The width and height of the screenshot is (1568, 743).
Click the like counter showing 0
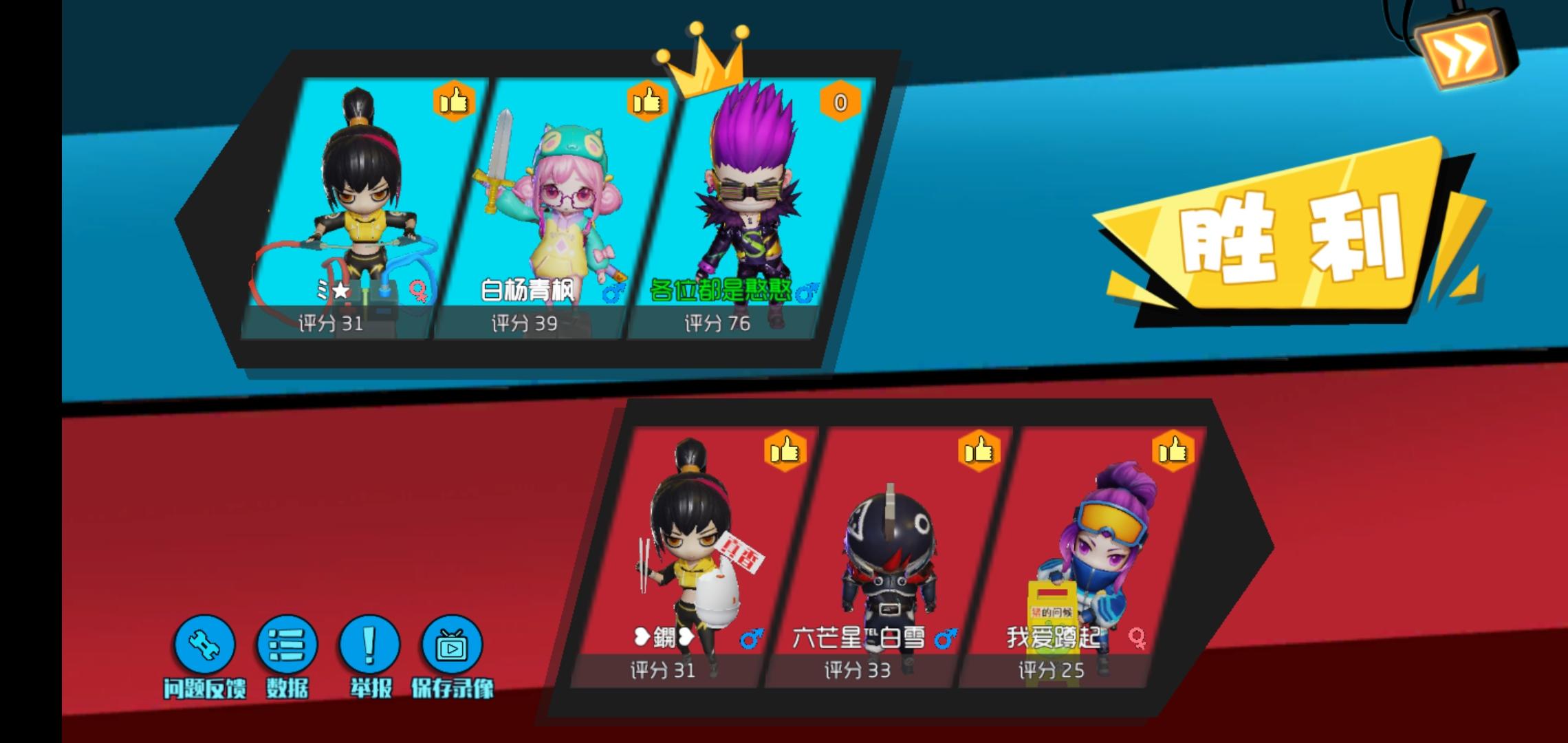(x=841, y=101)
